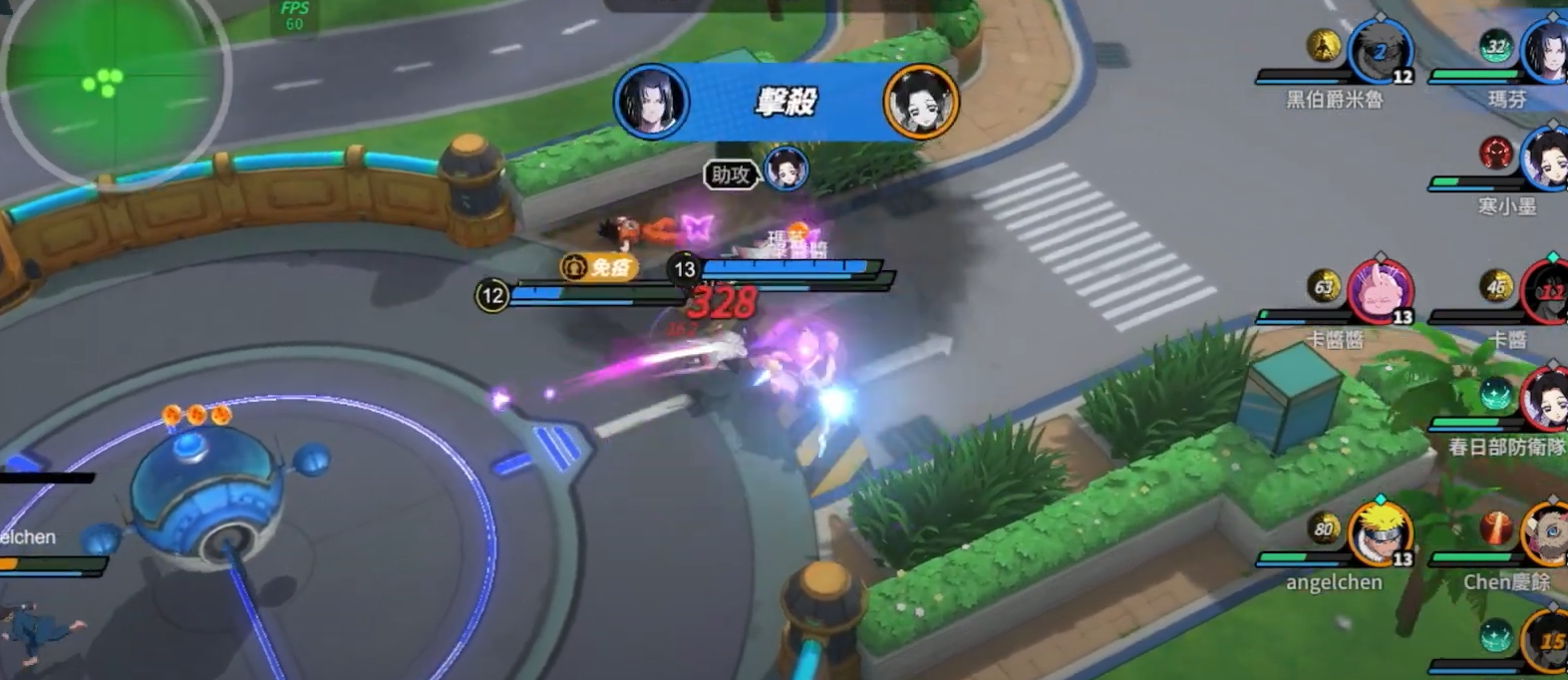Select player Chen慶餘's portrait
The width and height of the screenshot is (1568, 680).
click(1546, 533)
